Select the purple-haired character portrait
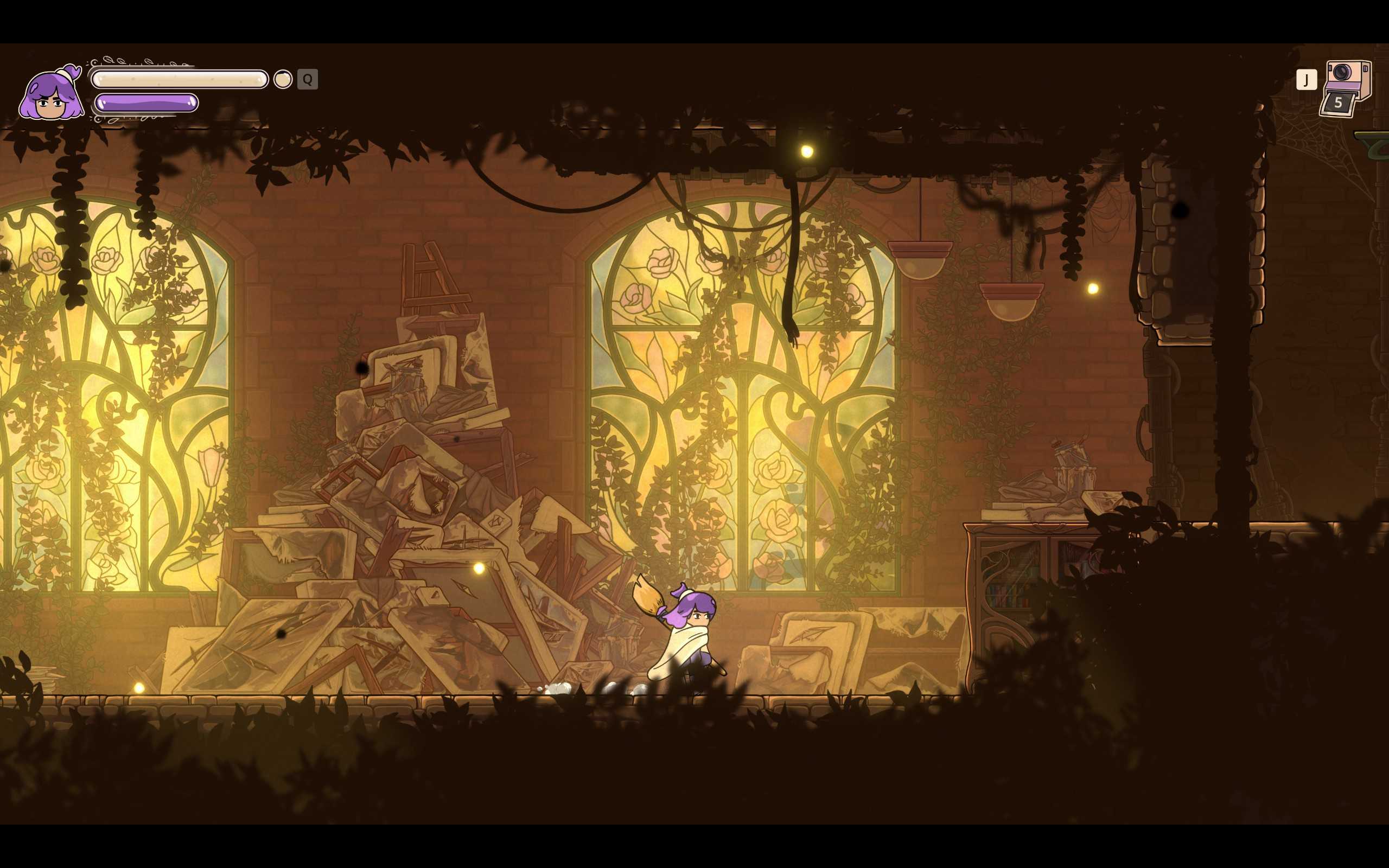1389x868 pixels. [52, 94]
